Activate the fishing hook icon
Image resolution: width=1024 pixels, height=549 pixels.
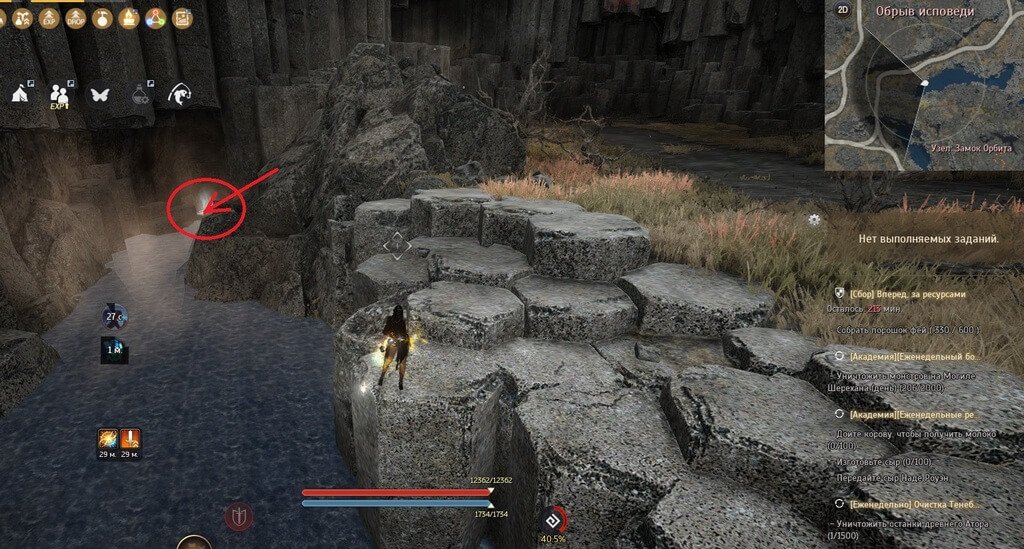(181, 93)
